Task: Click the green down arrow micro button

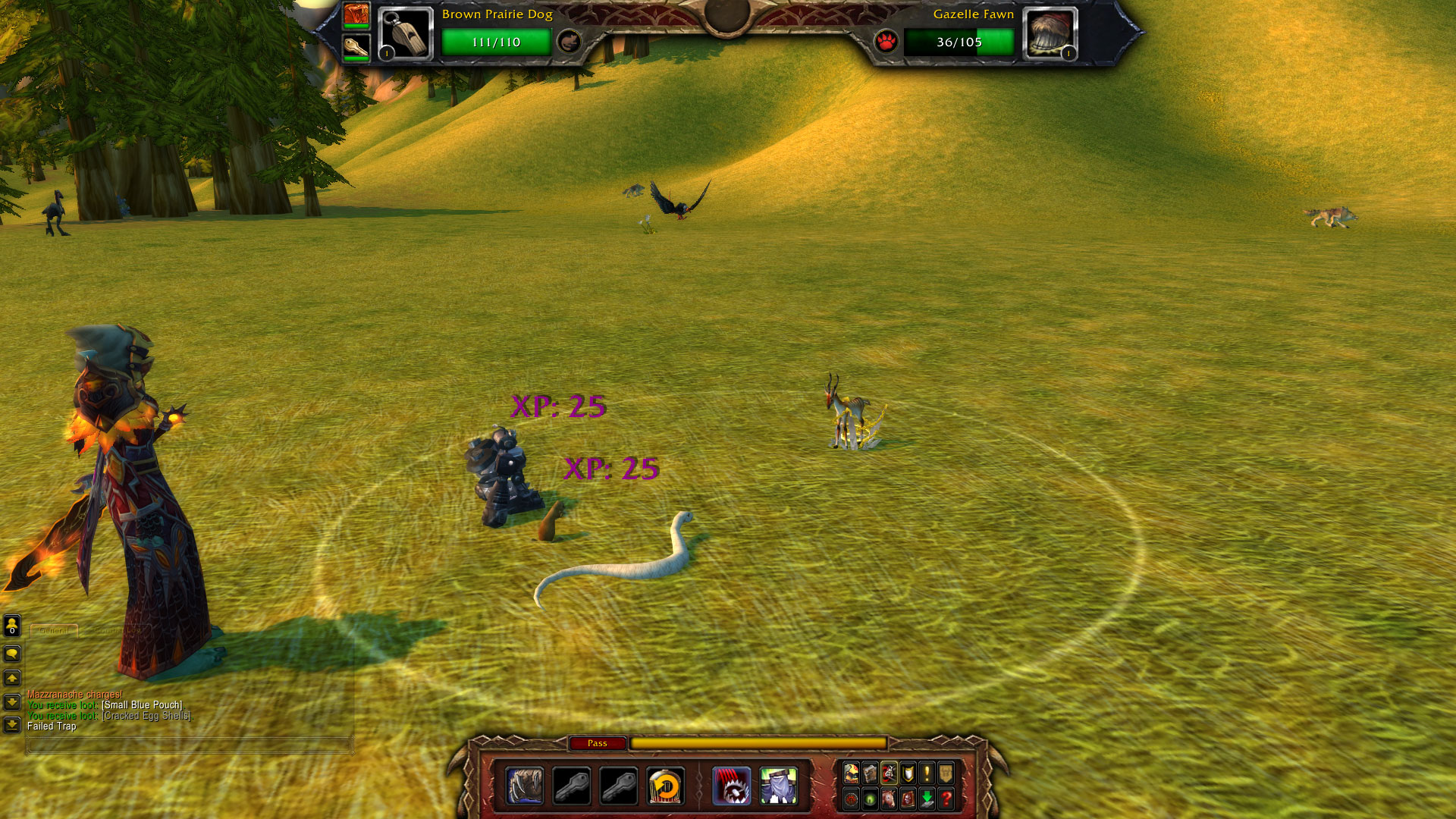Action: point(927,799)
